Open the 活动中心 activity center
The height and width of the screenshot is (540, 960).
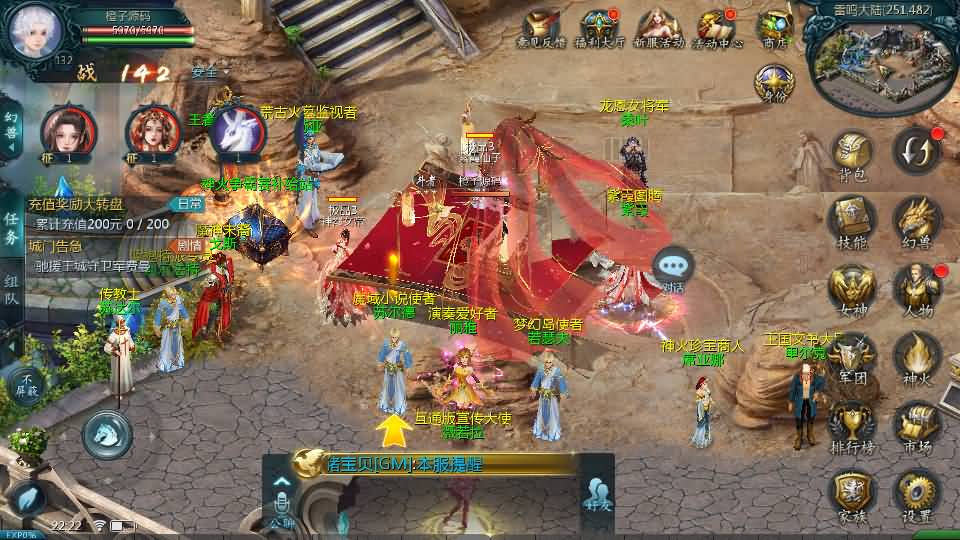716,26
